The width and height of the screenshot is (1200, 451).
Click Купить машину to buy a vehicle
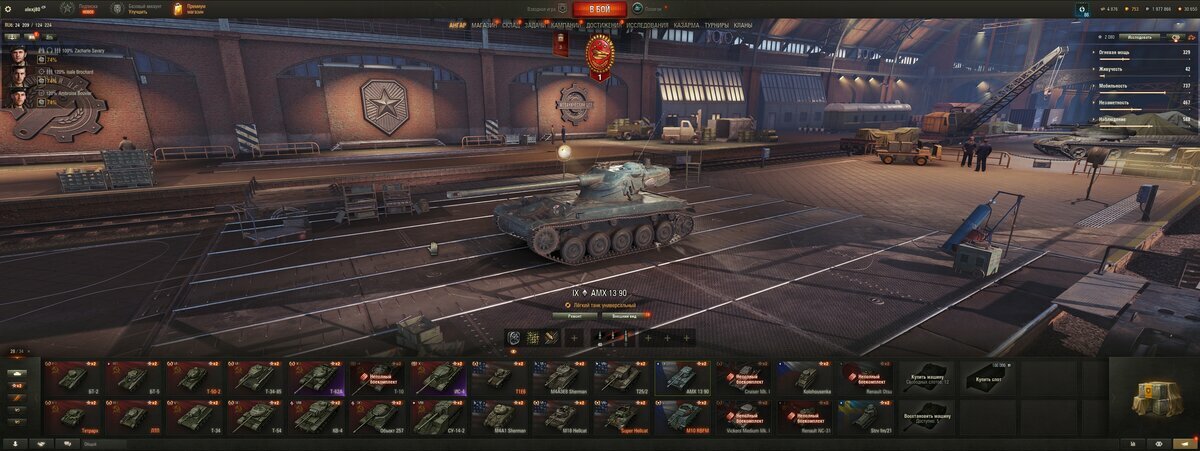[927, 378]
